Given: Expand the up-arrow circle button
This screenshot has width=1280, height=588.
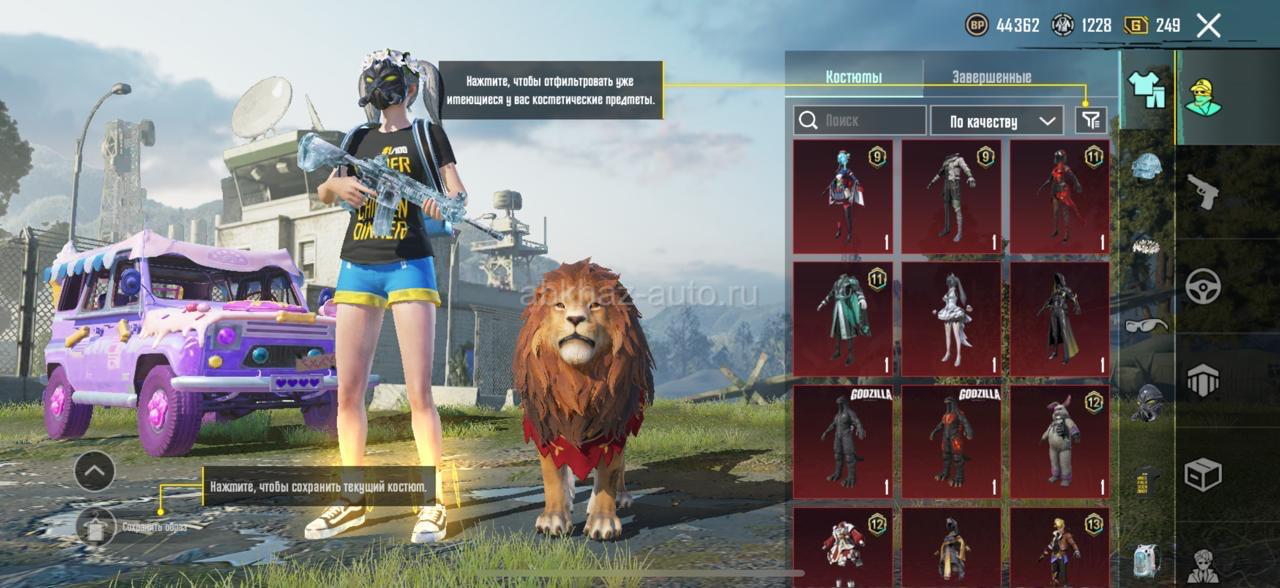Looking at the screenshot, I should tap(94, 471).
